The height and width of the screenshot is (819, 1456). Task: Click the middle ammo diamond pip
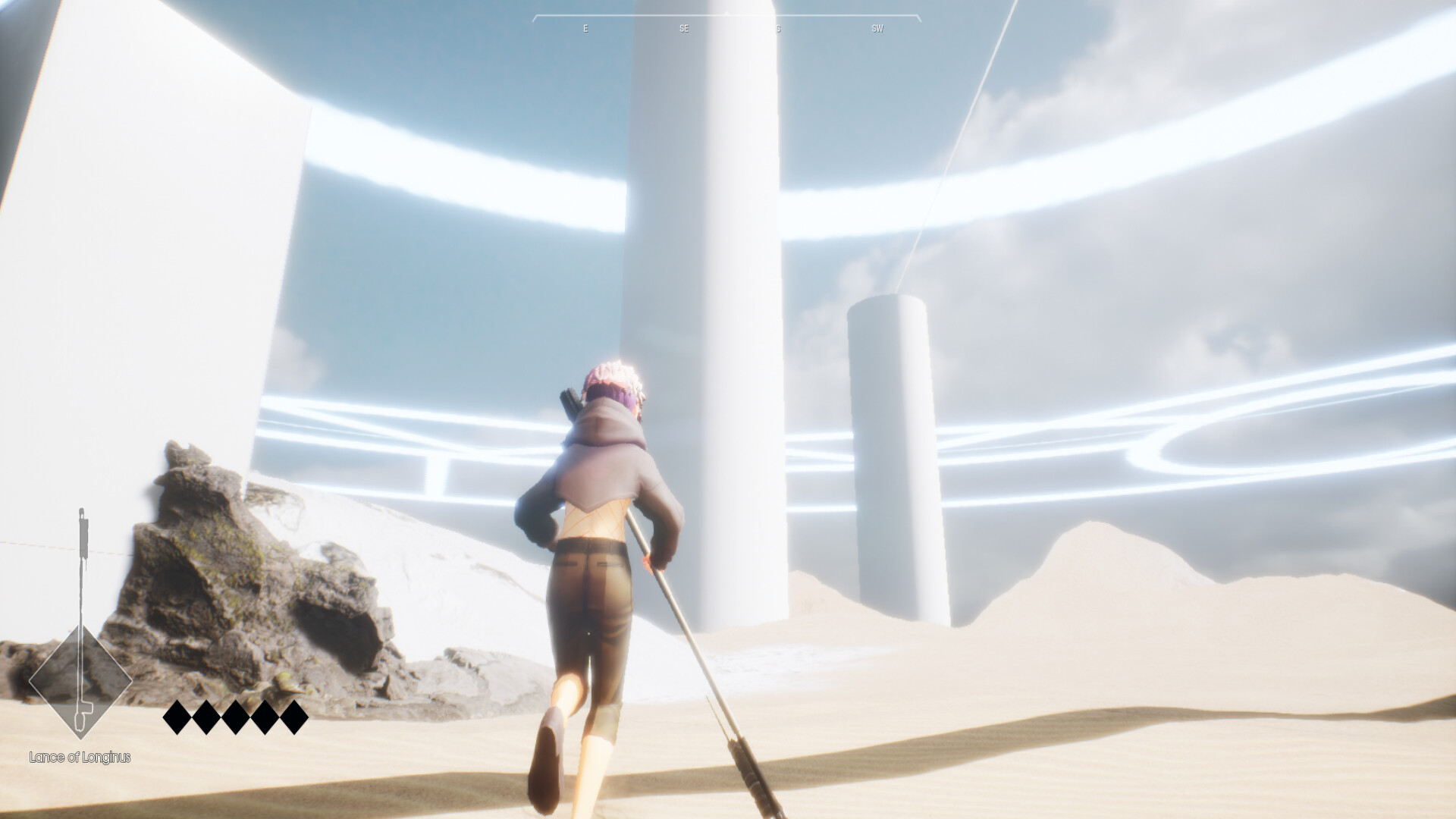pyautogui.click(x=234, y=717)
